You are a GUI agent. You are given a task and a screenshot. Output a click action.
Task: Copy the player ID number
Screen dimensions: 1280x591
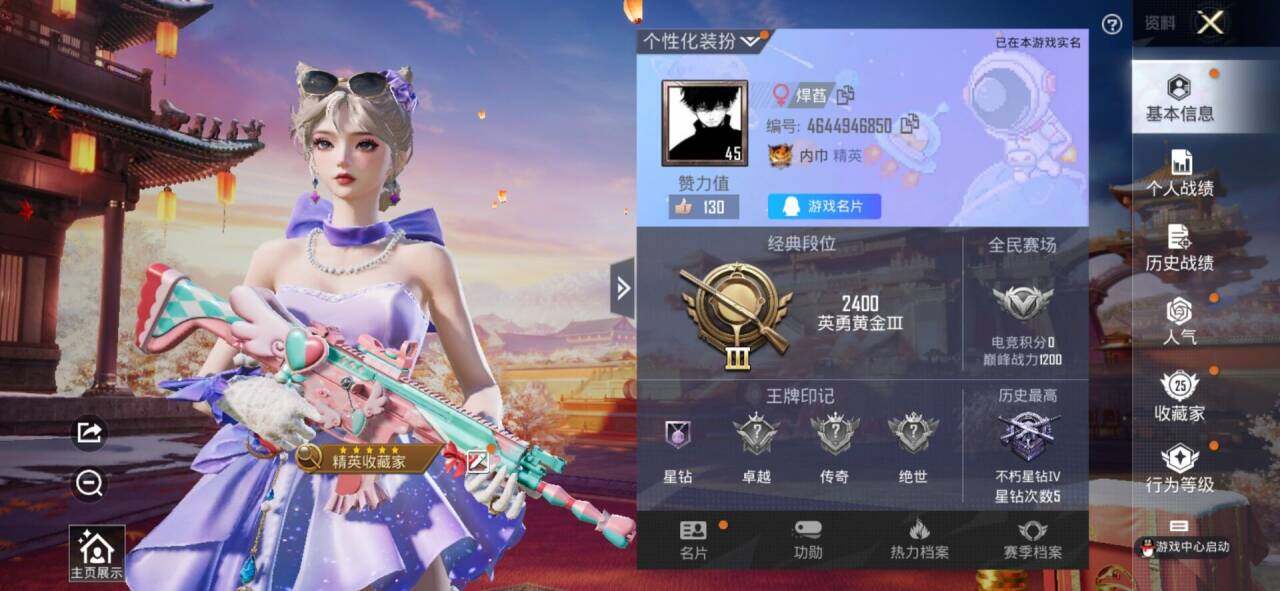pyautogui.click(x=909, y=125)
